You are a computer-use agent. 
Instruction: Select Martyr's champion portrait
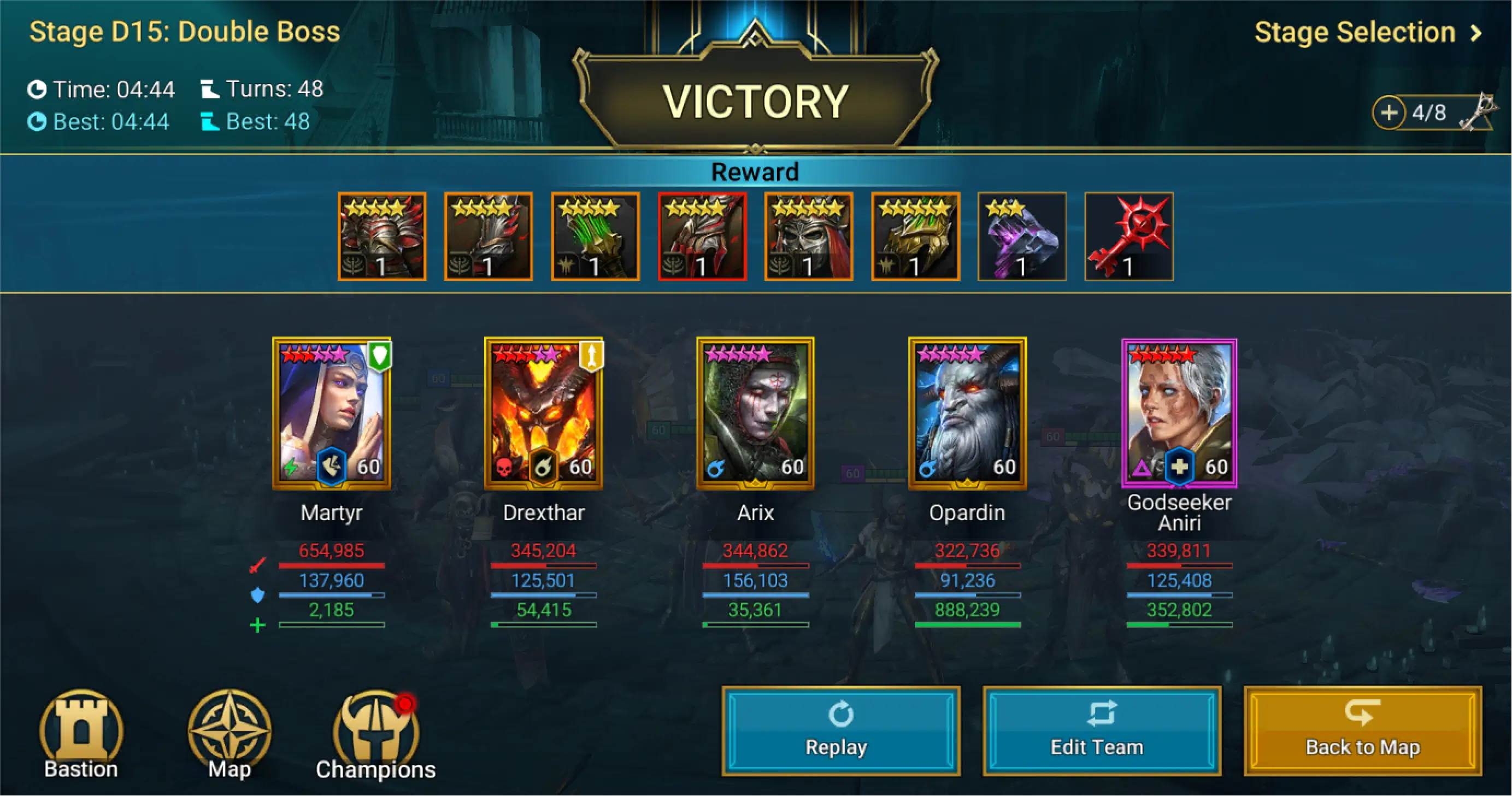pyautogui.click(x=332, y=413)
